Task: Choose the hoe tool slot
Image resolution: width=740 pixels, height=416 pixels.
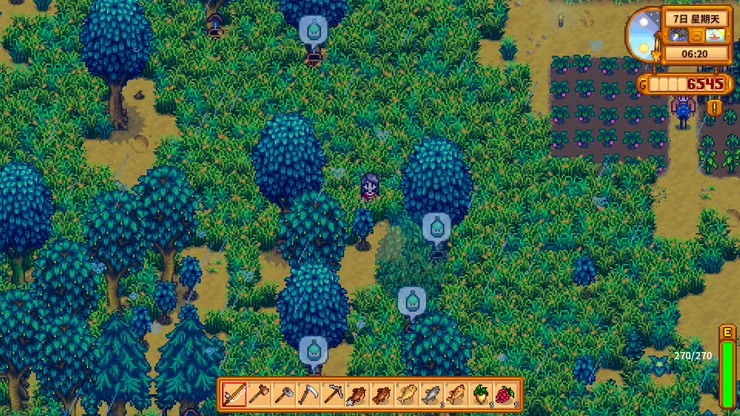Action: [x=284, y=394]
